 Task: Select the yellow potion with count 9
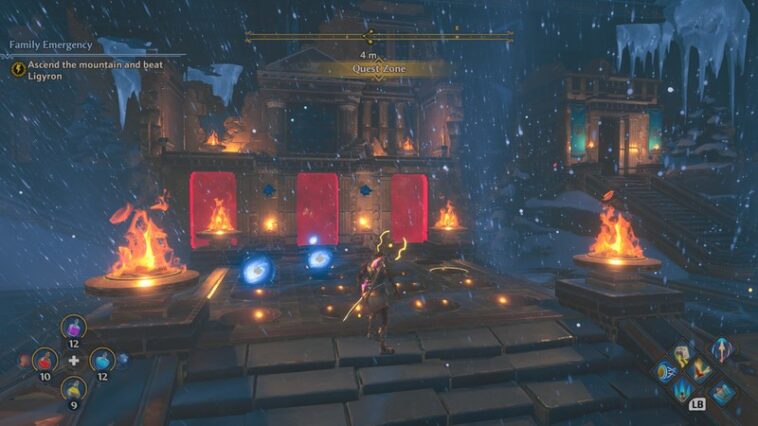point(73,389)
